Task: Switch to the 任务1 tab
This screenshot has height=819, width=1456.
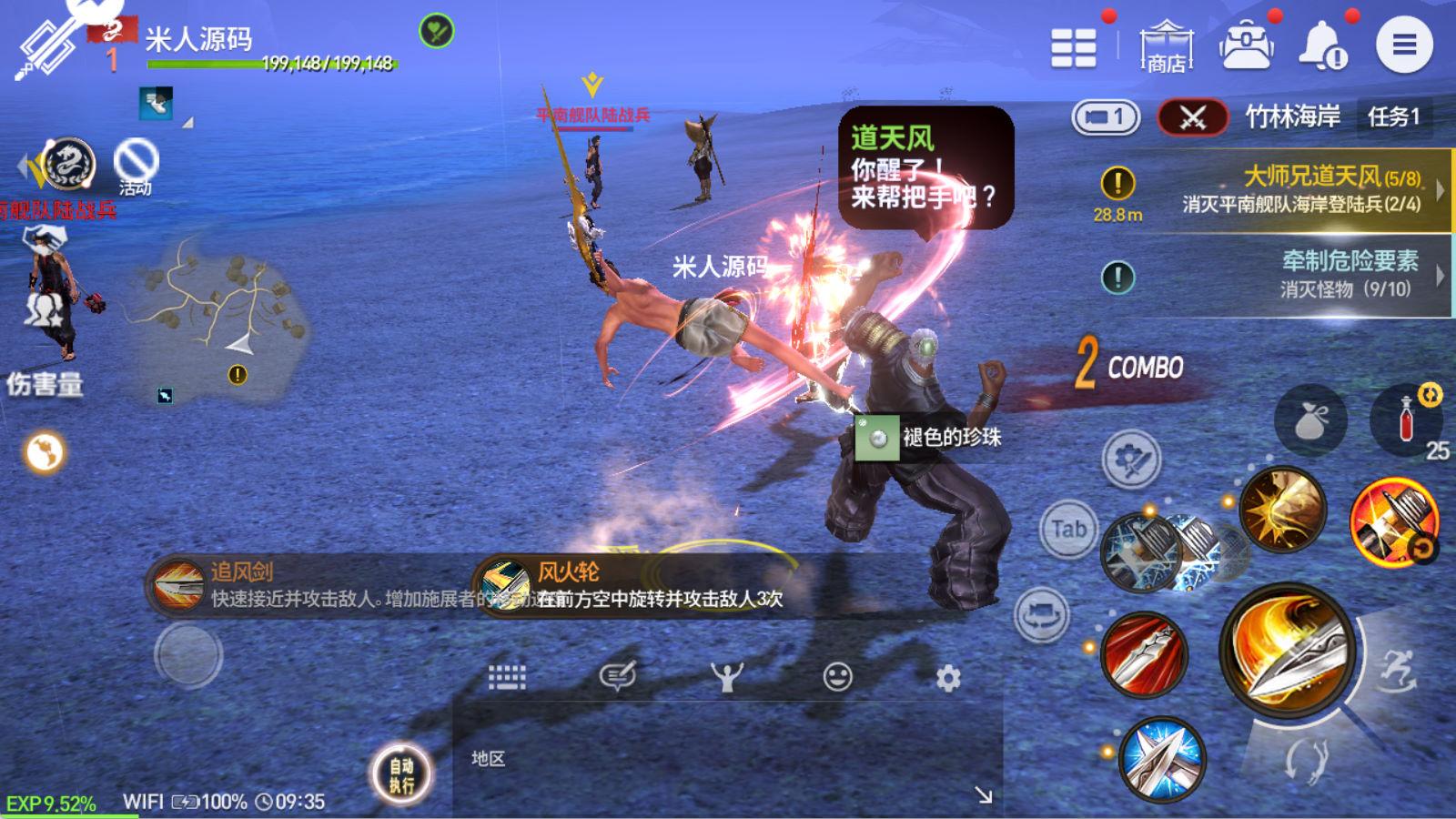Action: pos(1393,116)
